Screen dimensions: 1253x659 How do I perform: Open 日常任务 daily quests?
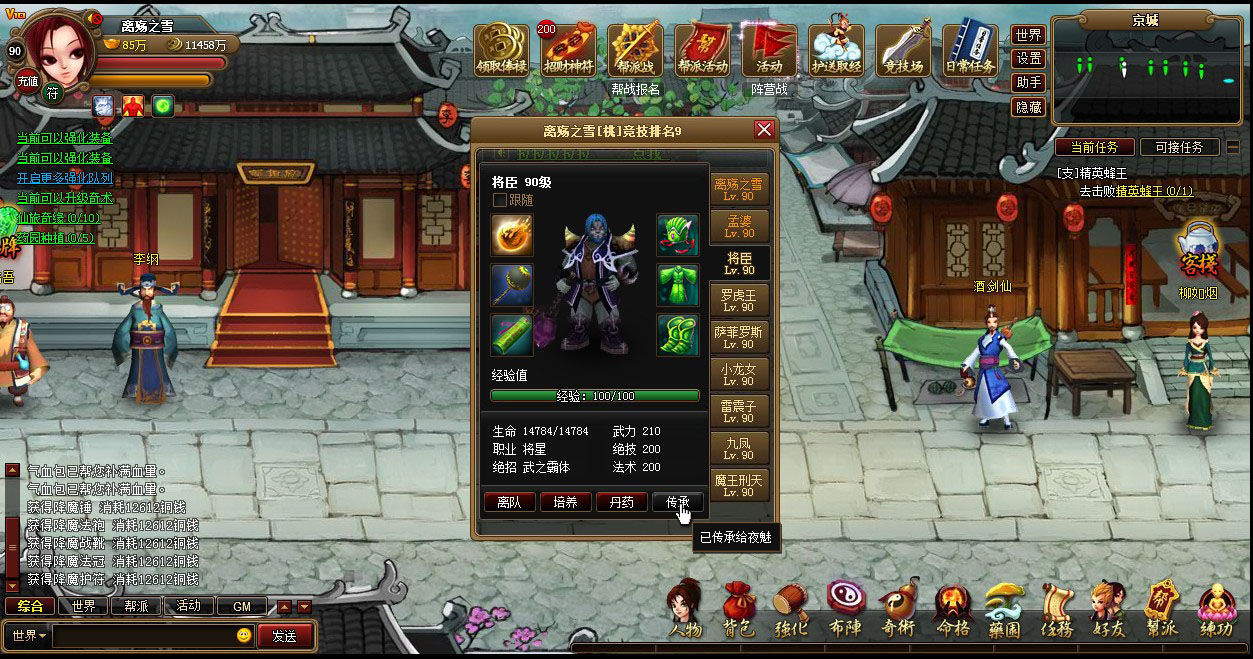[x=970, y=51]
